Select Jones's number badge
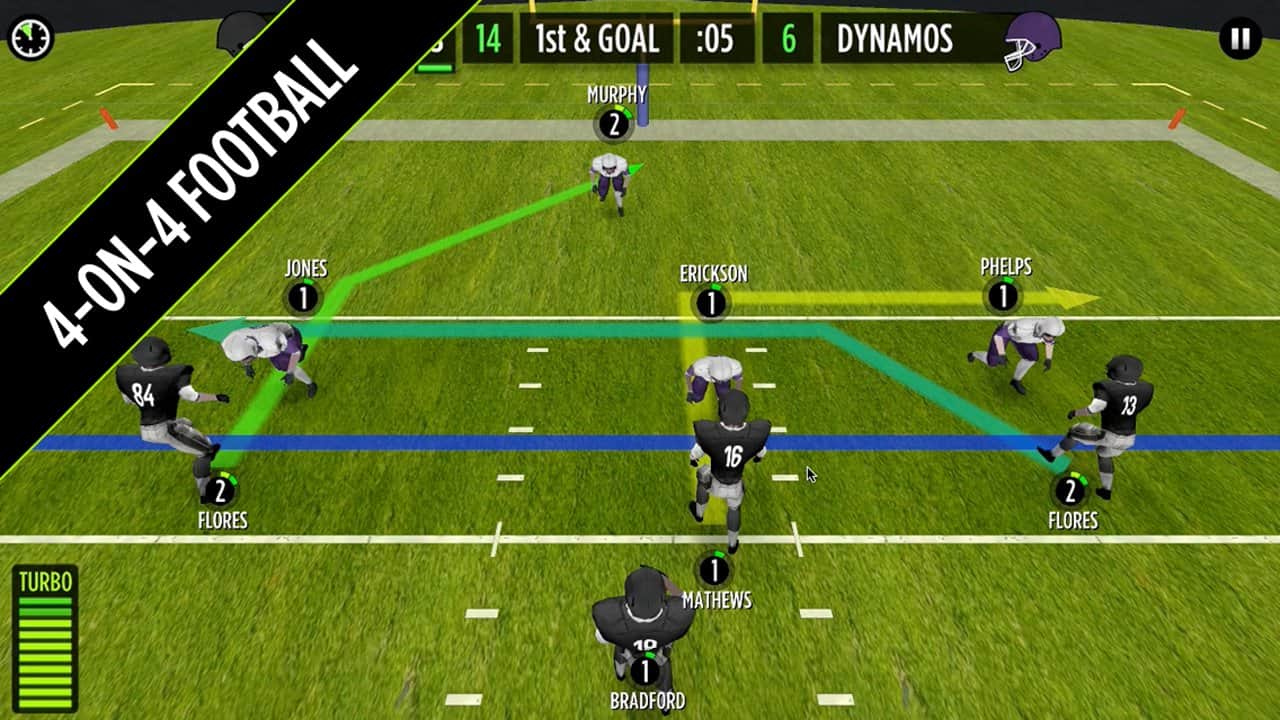Image resolution: width=1280 pixels, height=720 pixels. (303, 295)
